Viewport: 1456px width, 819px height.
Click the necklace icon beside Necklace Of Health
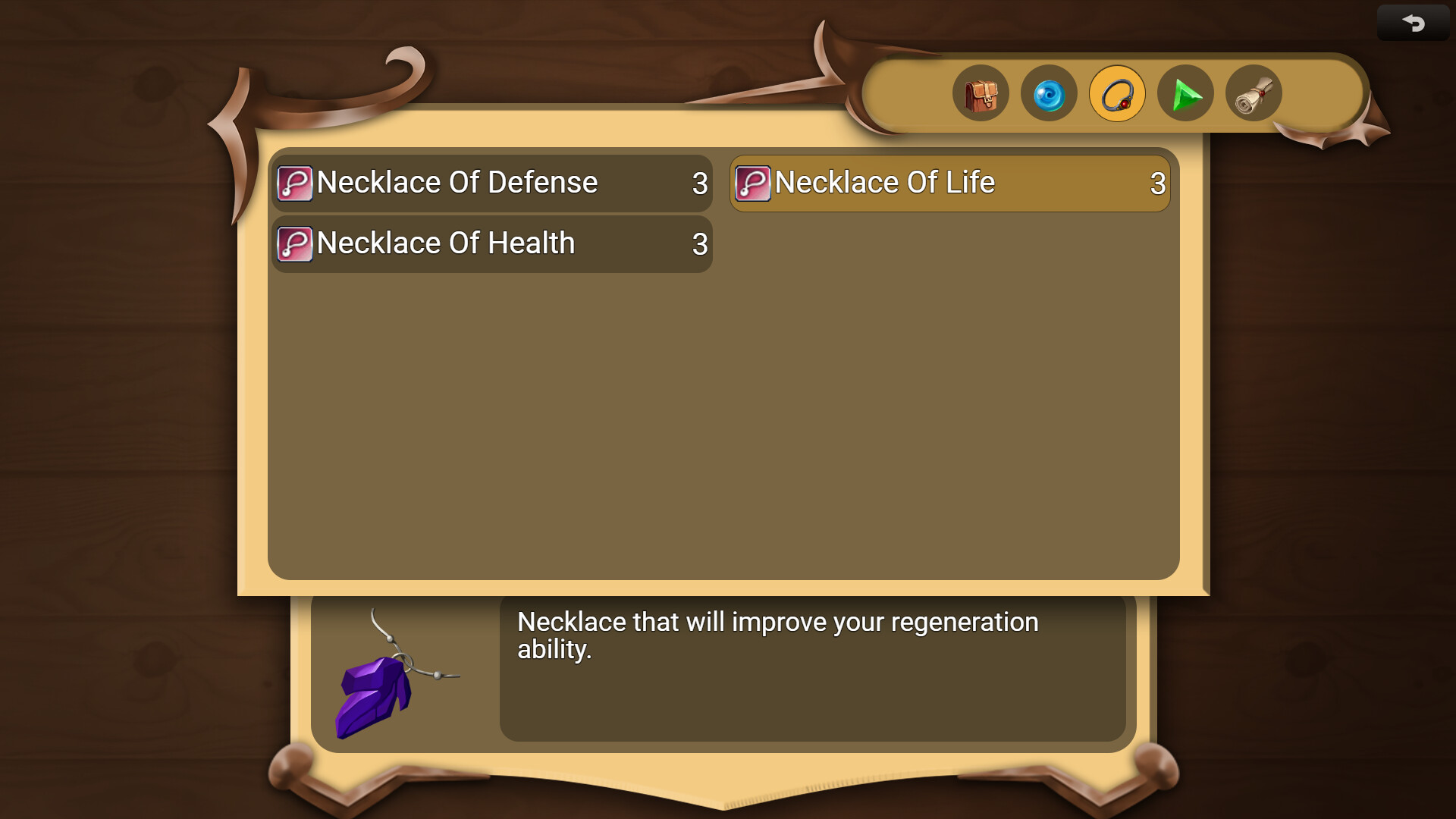[x=295, y=243]
